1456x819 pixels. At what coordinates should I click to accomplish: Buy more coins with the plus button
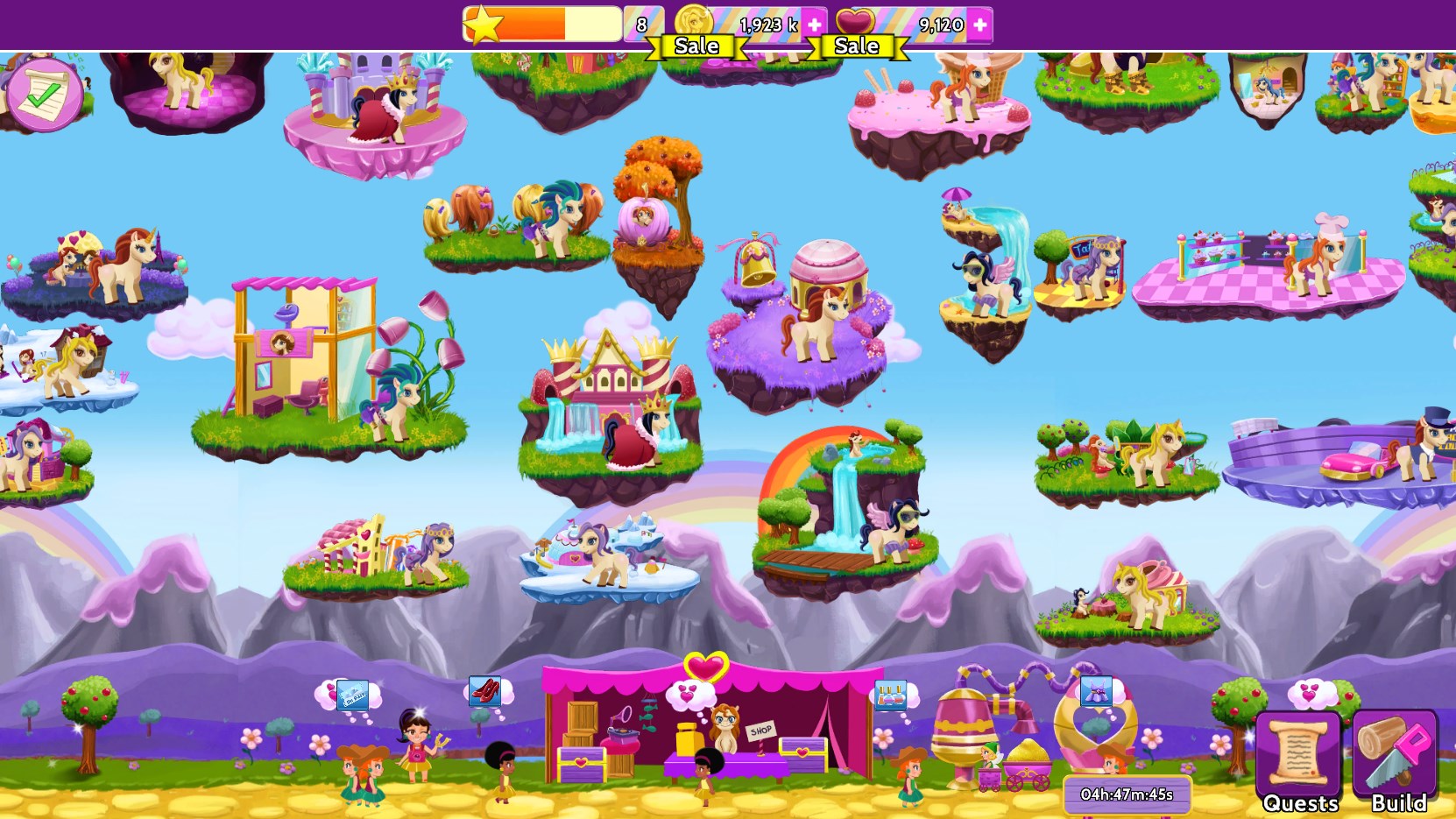click(814, 24)
